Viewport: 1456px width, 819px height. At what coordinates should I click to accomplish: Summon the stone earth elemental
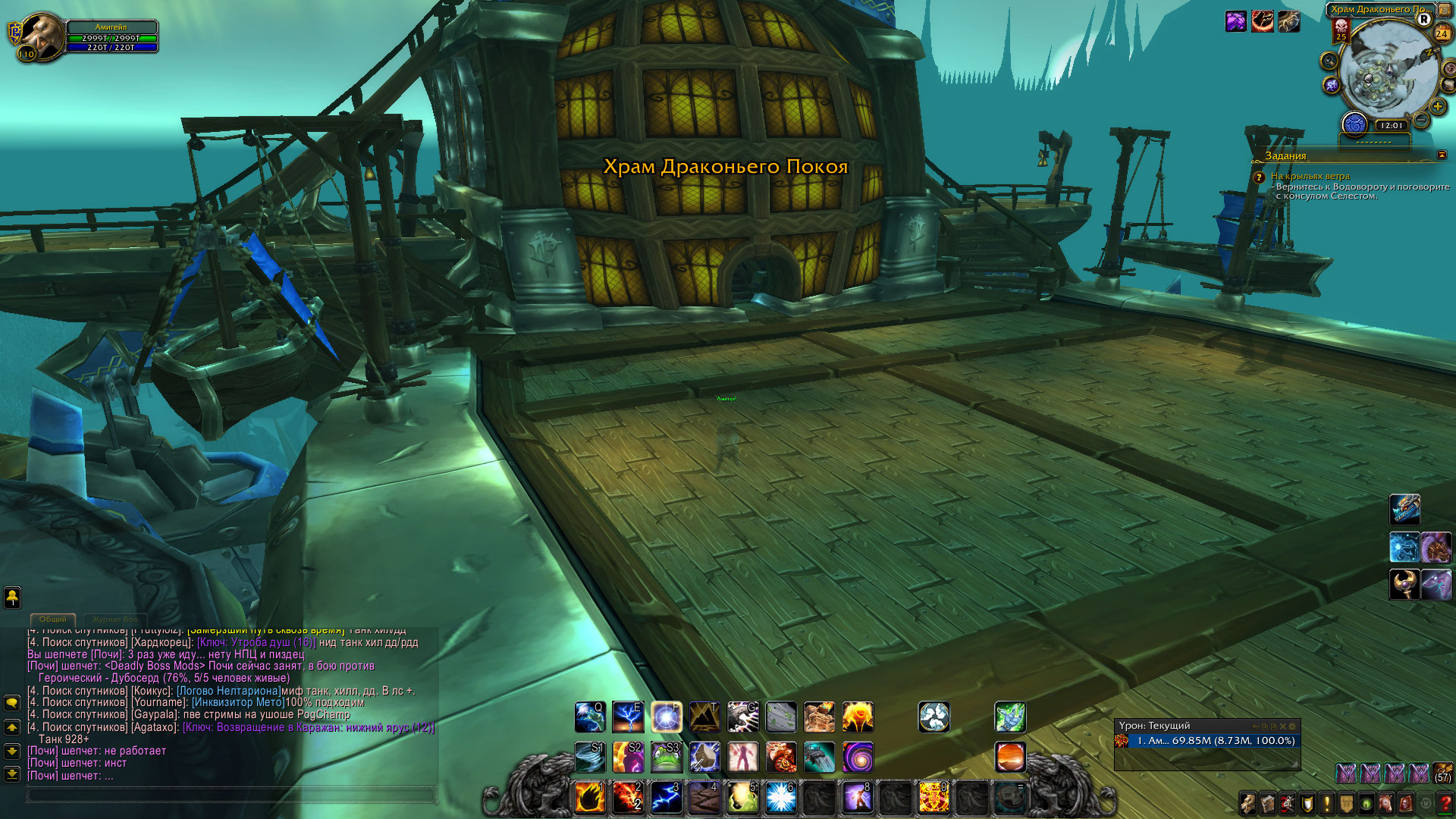click(x=819, y=717)
